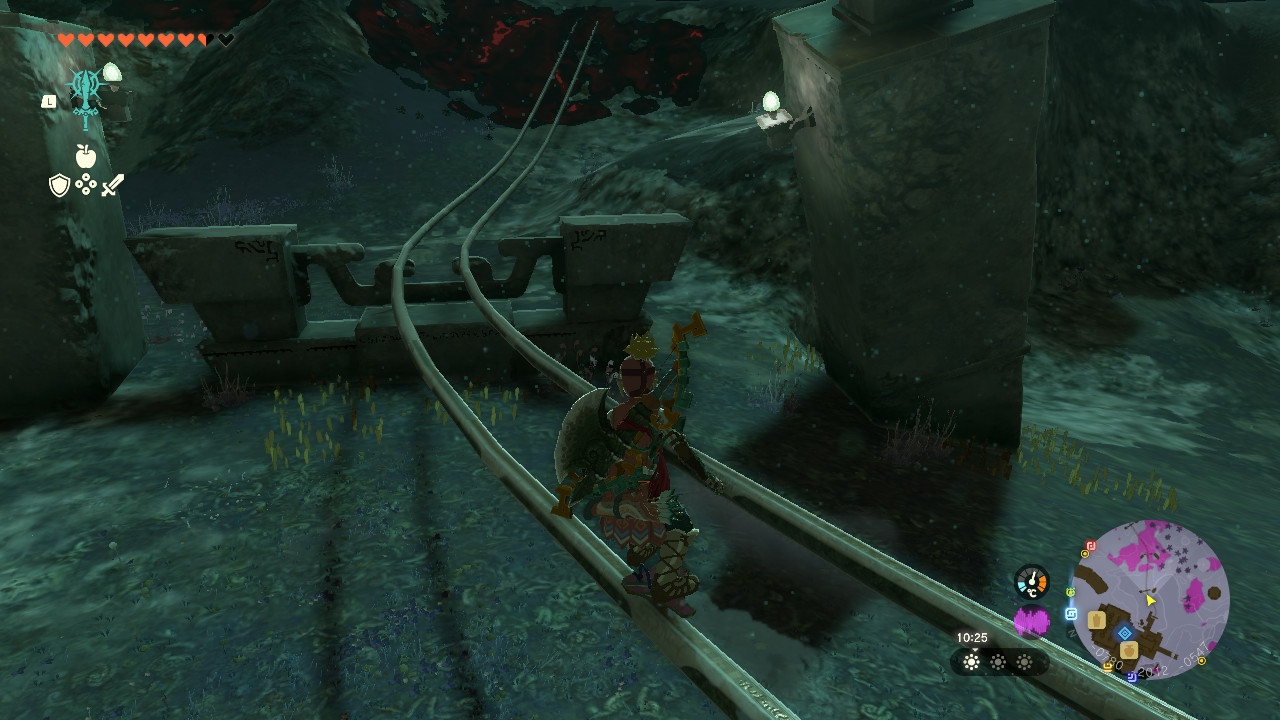Image resolution: width=1280 pixels, height=720 pixels.
Task: Click the 10:25 clock display
Action: click(x=971, y=637)
